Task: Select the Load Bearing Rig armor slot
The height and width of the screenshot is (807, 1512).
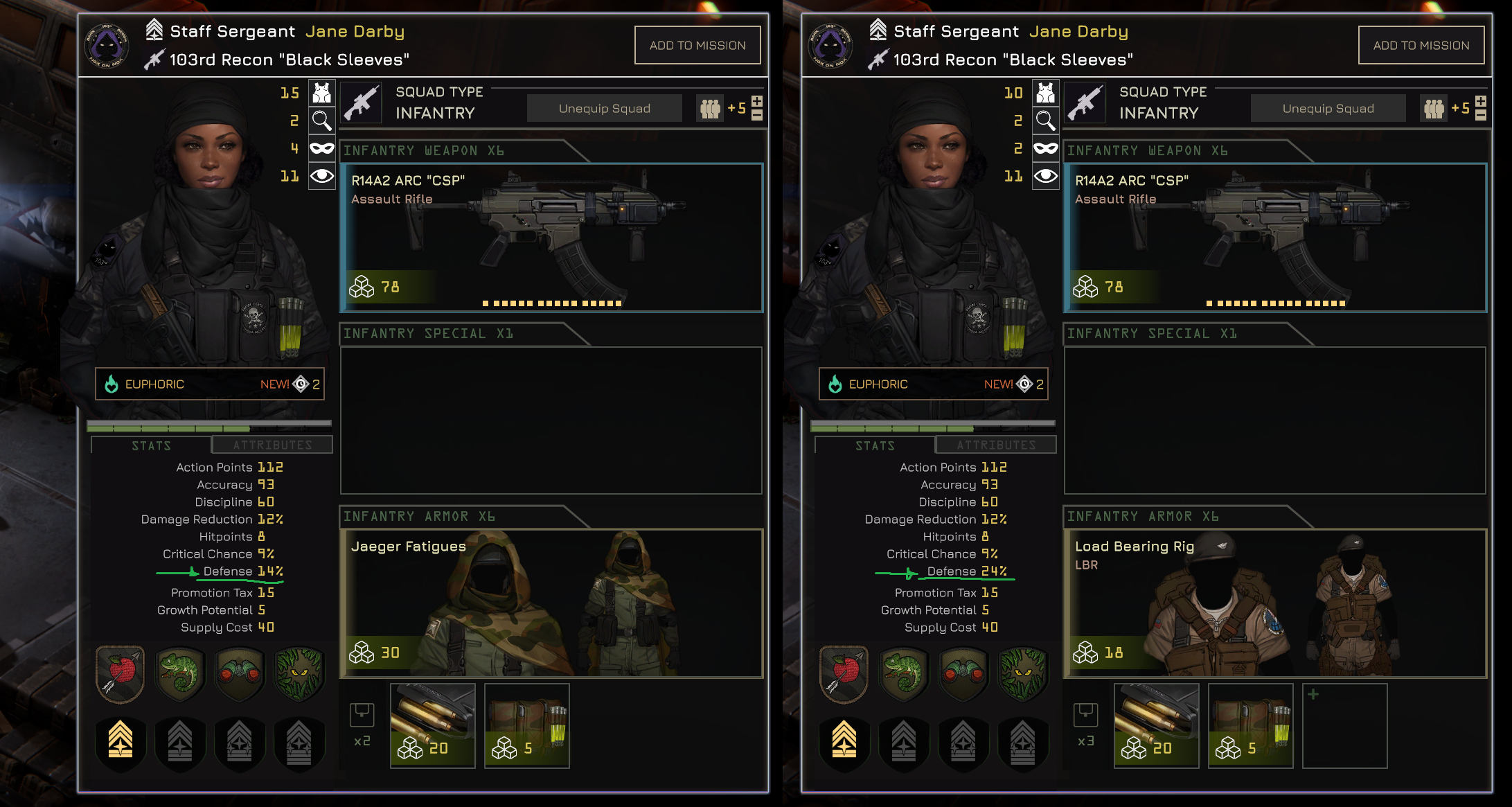Action: pos(1275,603)
